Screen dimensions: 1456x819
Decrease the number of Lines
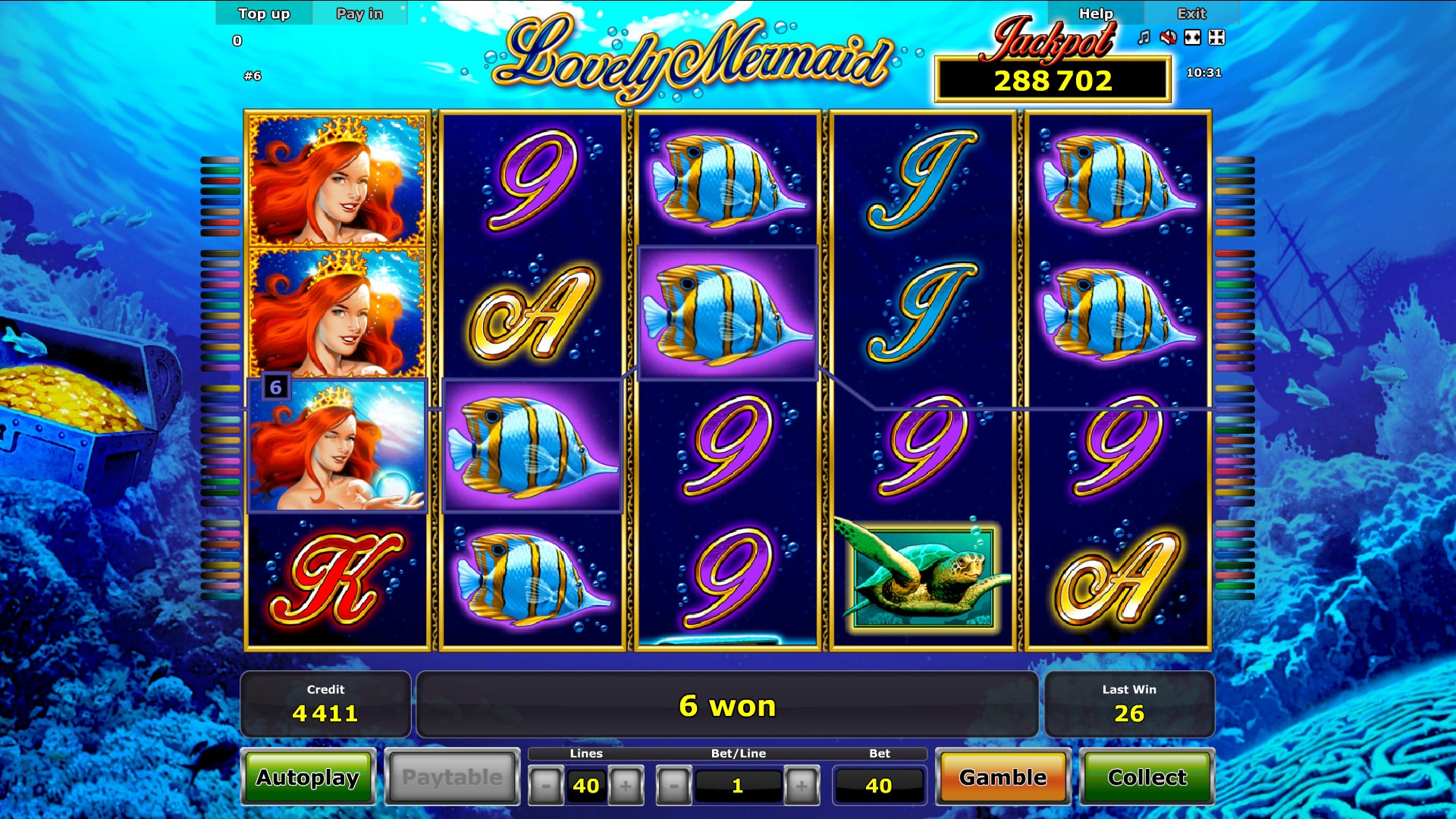point(546,786)
